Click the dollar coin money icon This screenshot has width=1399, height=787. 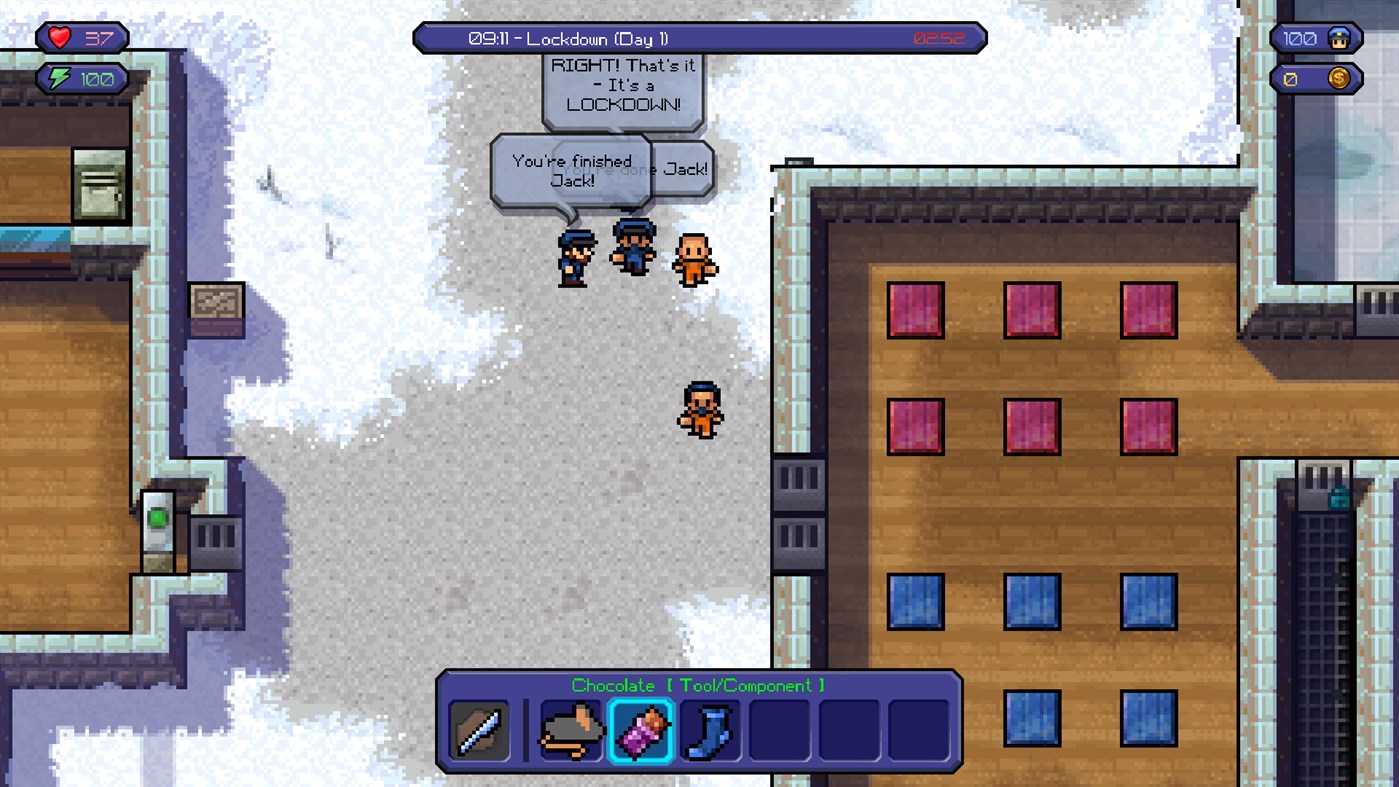(1339, 76)
